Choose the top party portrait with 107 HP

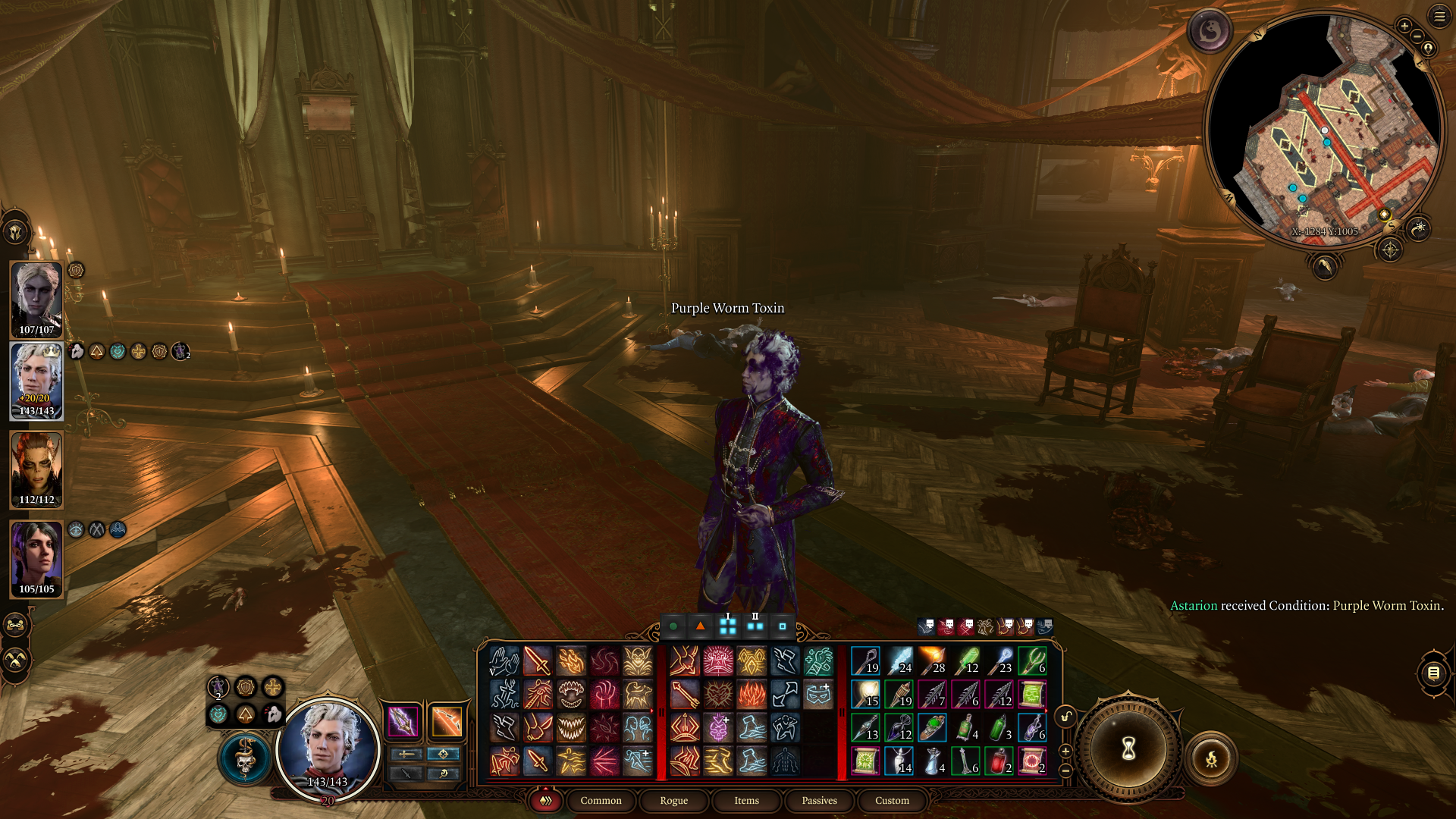pyautogui.click(x=36, y=298)
